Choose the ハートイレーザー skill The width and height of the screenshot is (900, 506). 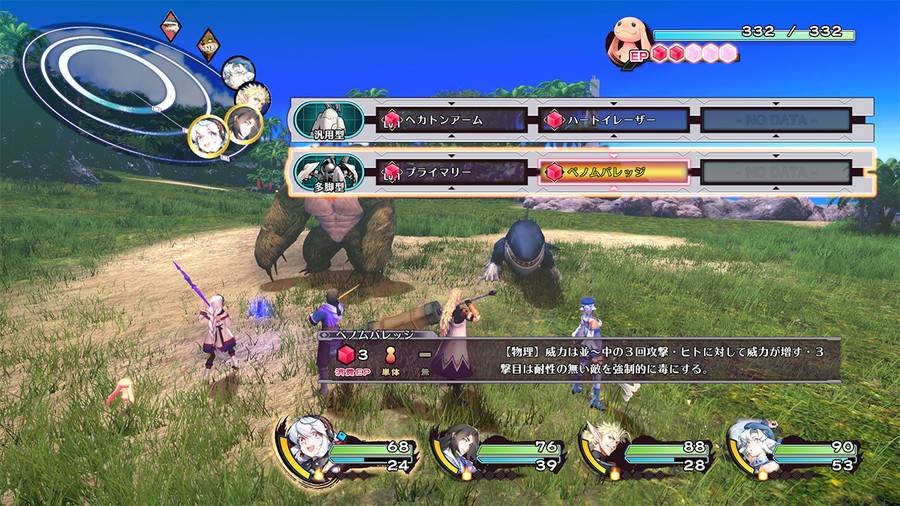click(x=613, y=121)
